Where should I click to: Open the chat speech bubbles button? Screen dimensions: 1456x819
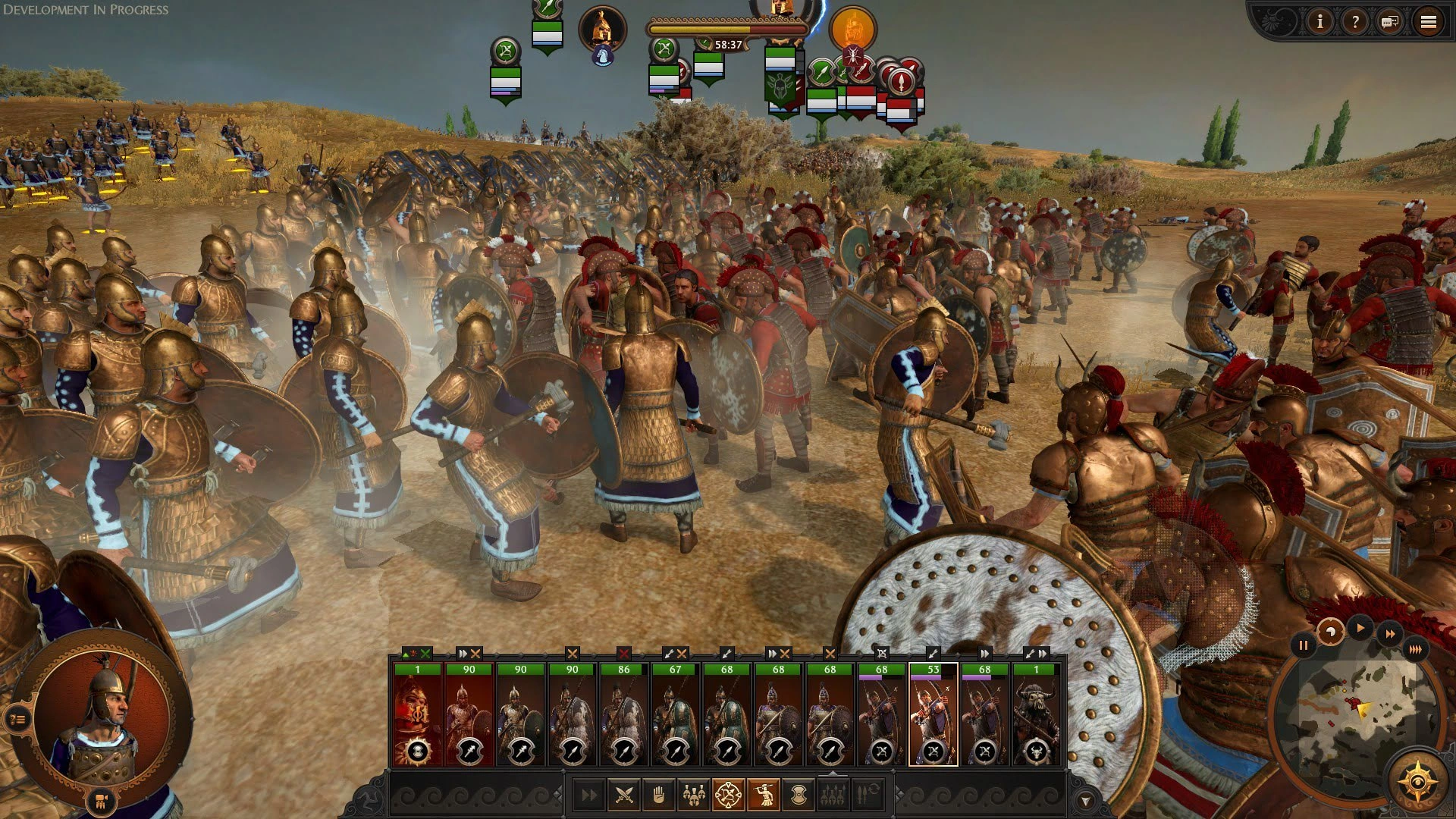pos(1390,22)
